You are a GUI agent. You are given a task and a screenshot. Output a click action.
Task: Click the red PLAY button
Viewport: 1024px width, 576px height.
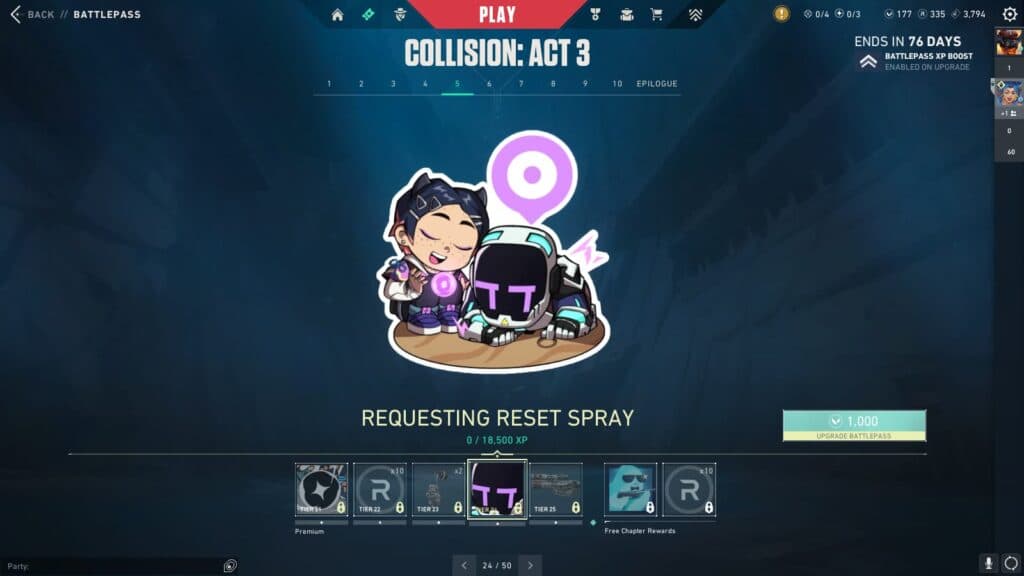pos(497,14)
